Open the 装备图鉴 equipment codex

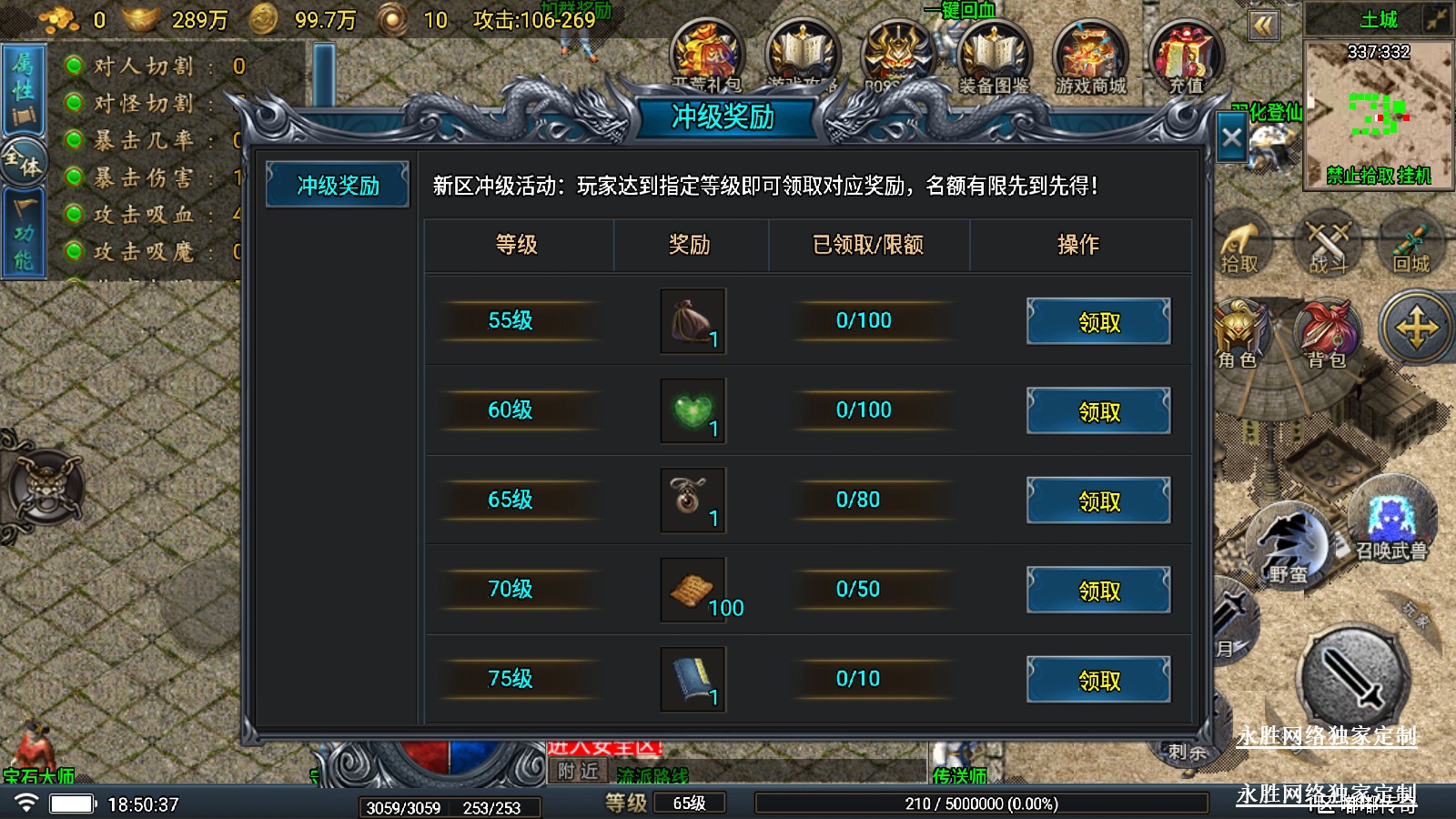(x=994, y=56)
